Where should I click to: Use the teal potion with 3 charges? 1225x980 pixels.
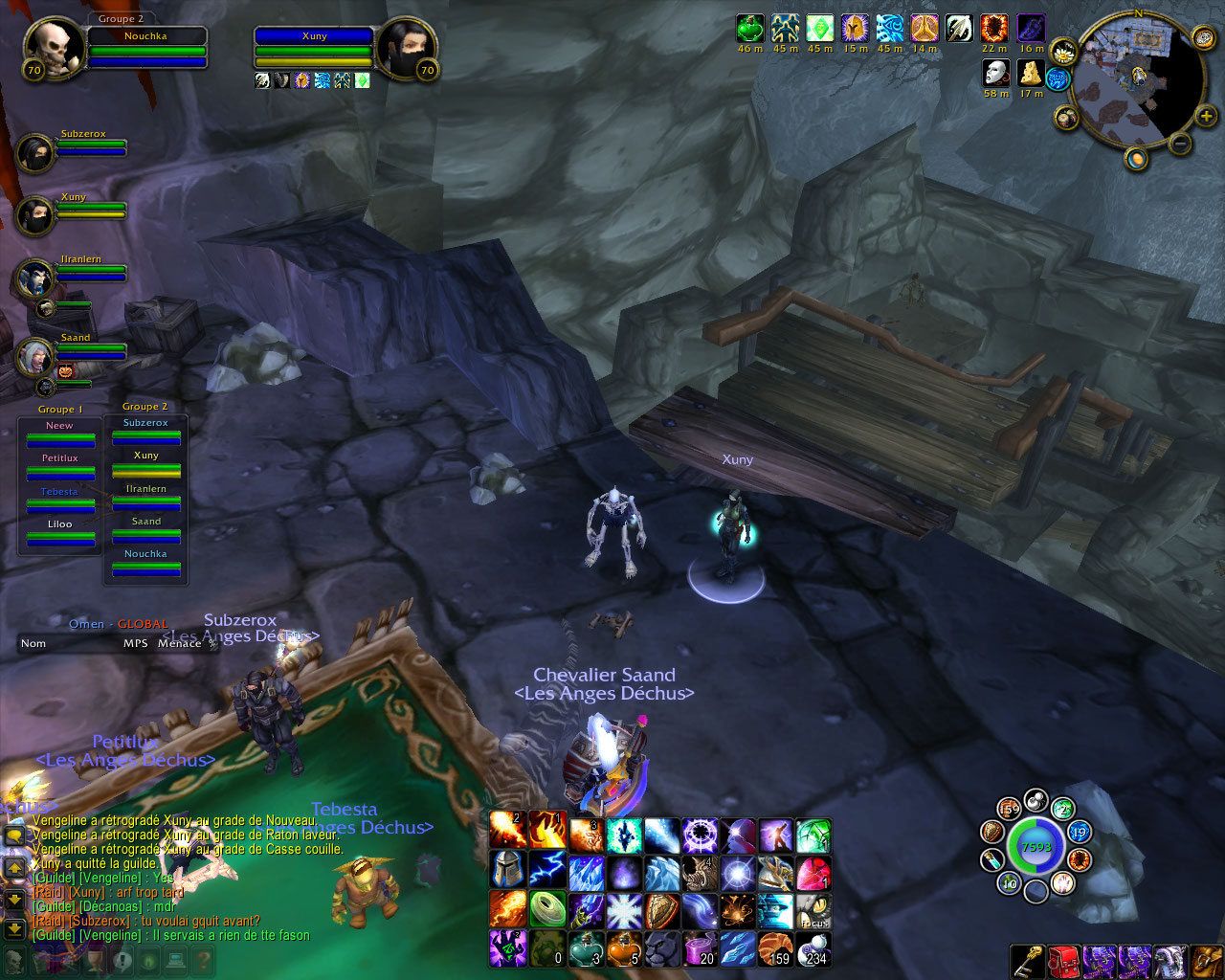[x=585, y=948]
